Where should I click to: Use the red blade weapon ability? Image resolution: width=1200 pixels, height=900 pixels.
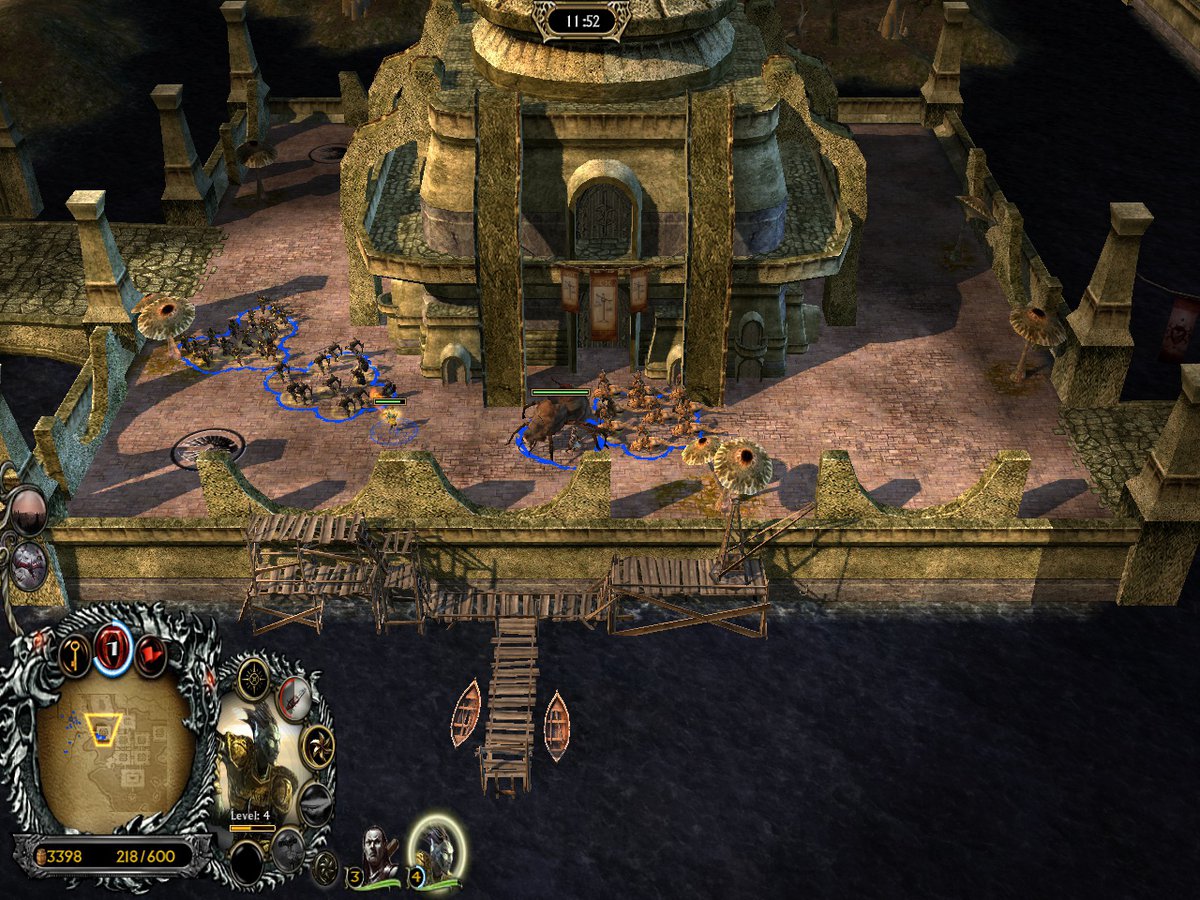[x=294, y=697]
